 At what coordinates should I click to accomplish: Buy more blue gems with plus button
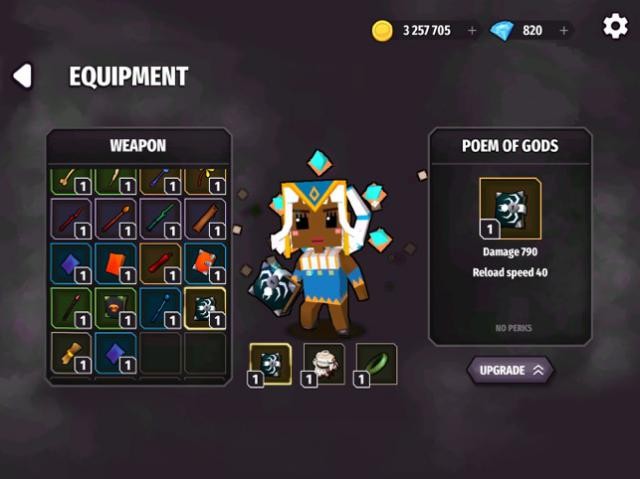564,30
